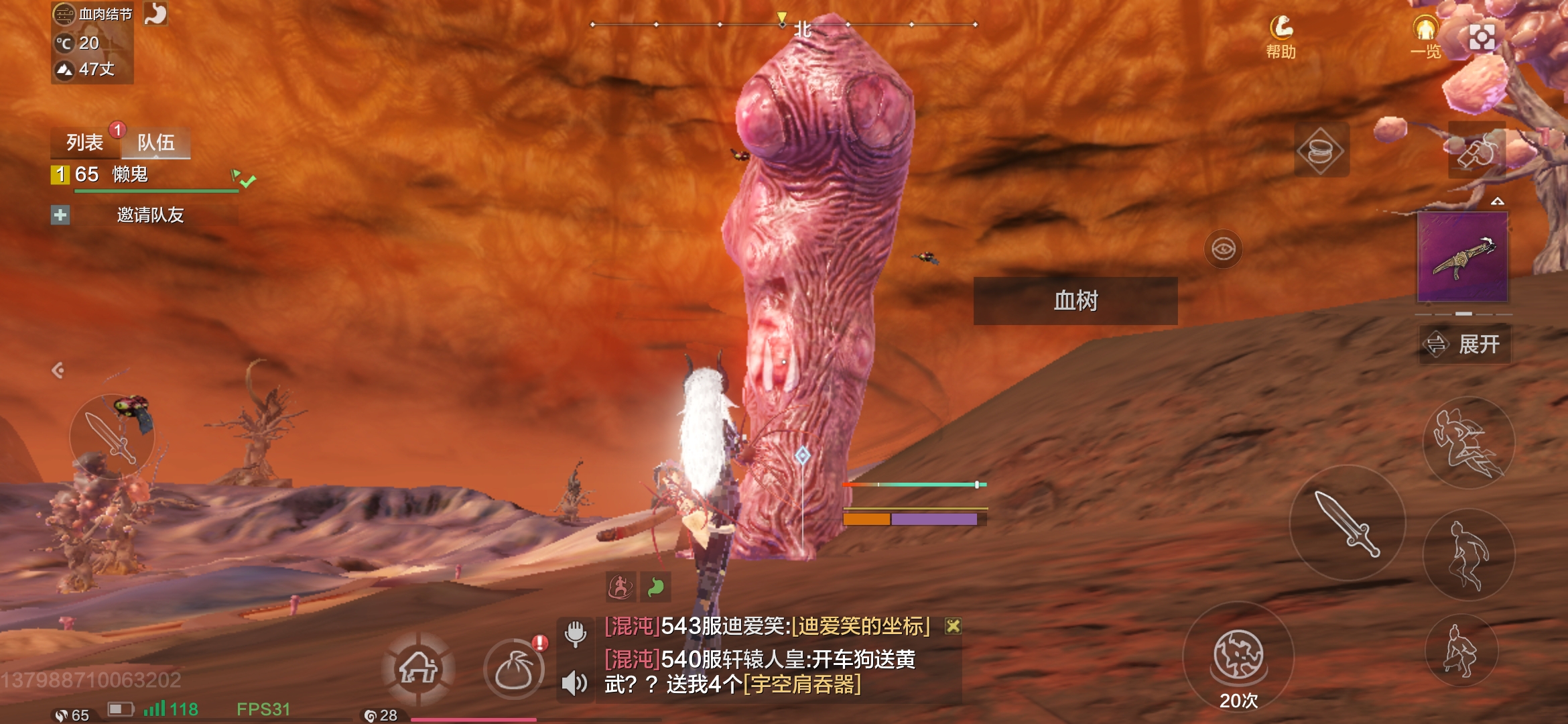Collapse the left panel via the left chevron arrow
This screenshot has height=724, width=1568.
point(57,369)
